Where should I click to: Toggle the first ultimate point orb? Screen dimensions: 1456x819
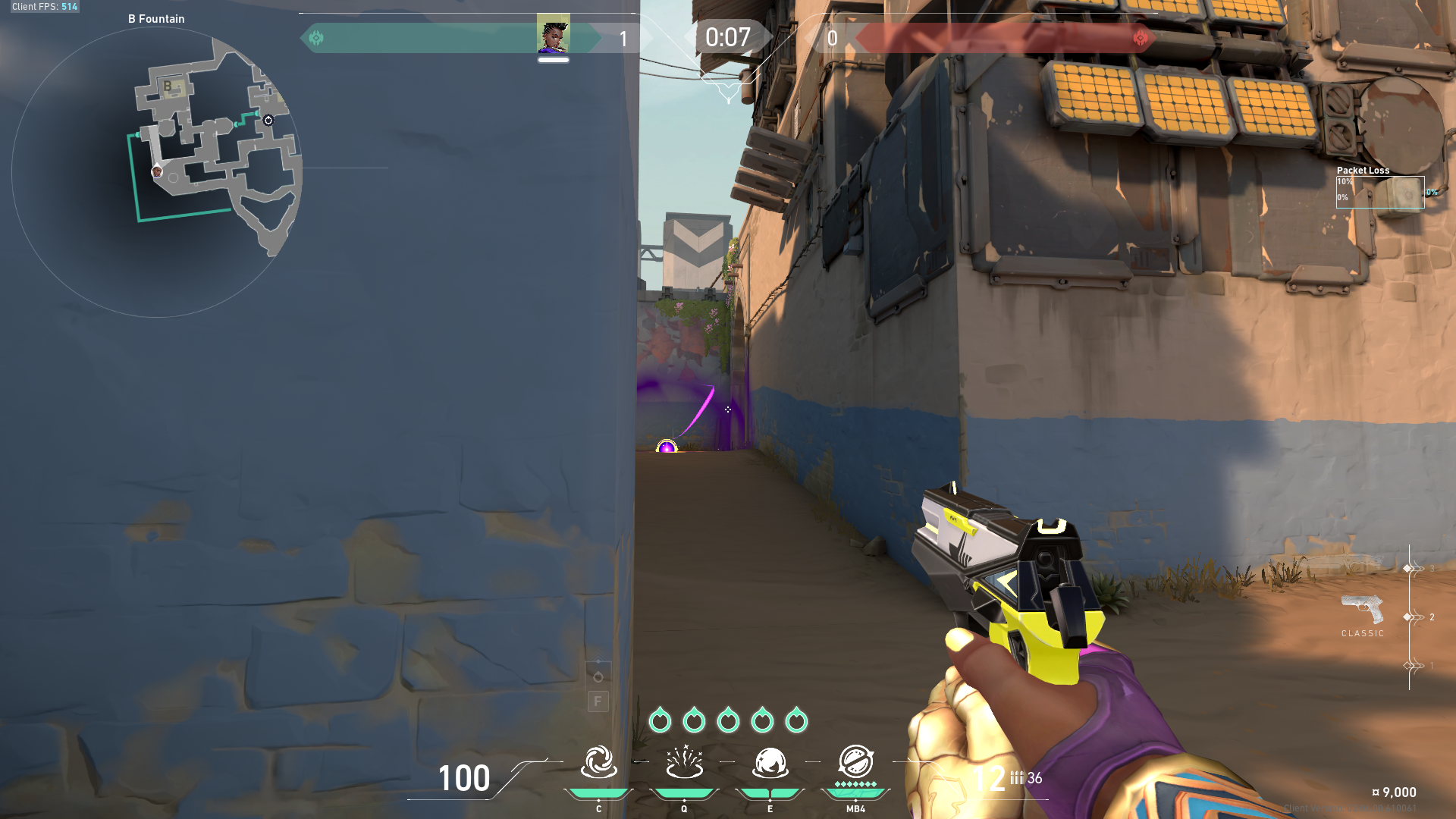tap(661, 720)
